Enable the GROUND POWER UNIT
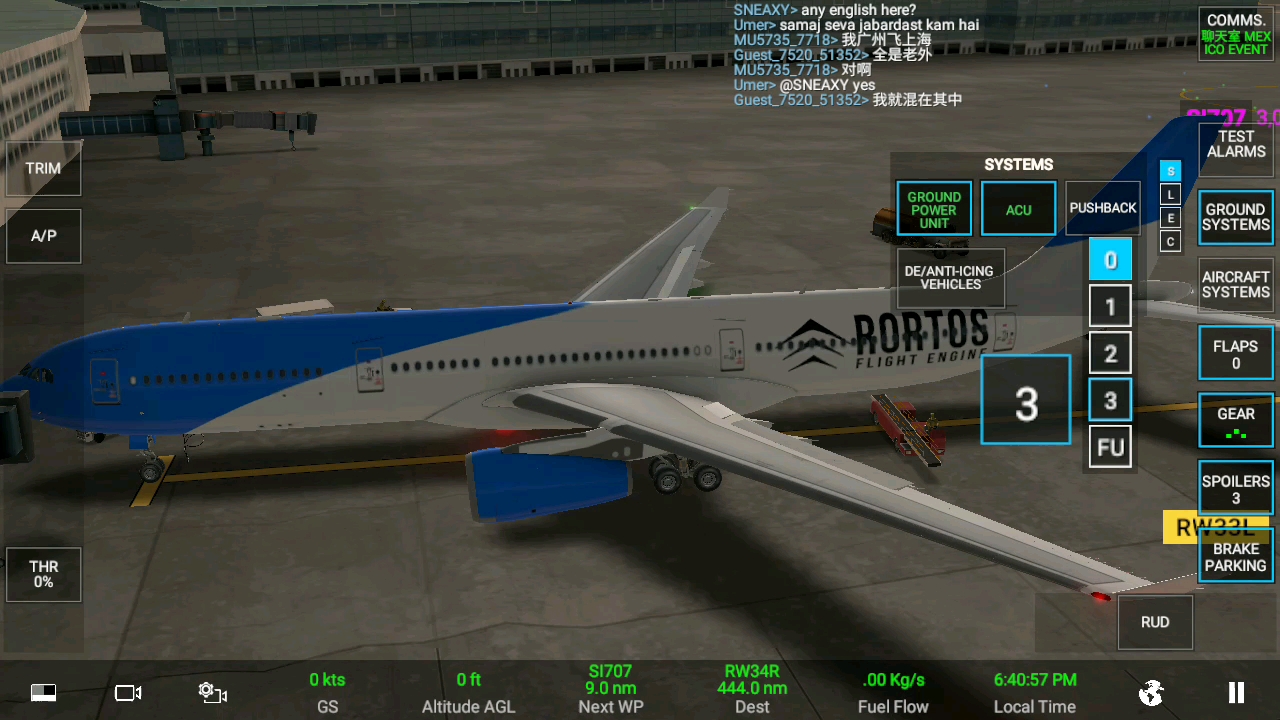1280x720 pixels. [933, 208]
